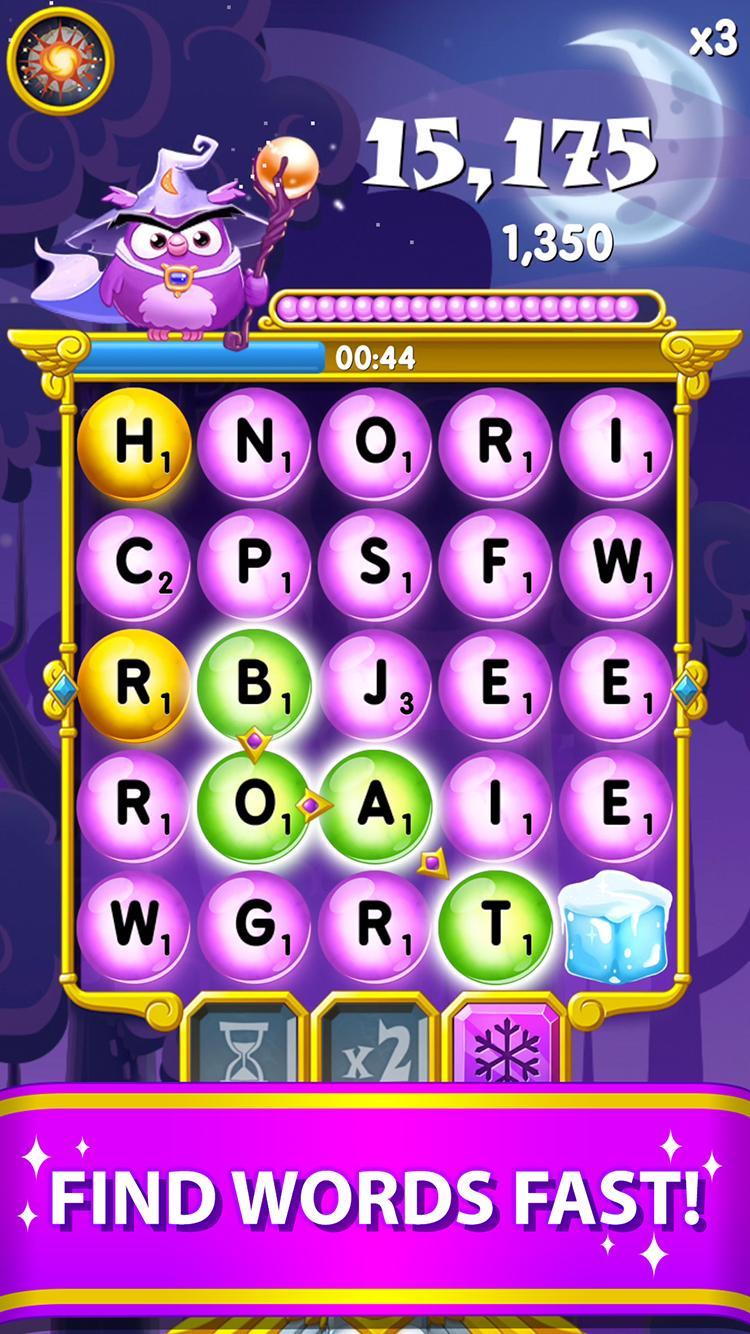Image resolution: width=750 pixels, height=1334 pixels.
Task: Pick the J letter bubble
Action: tap(375, 686)
